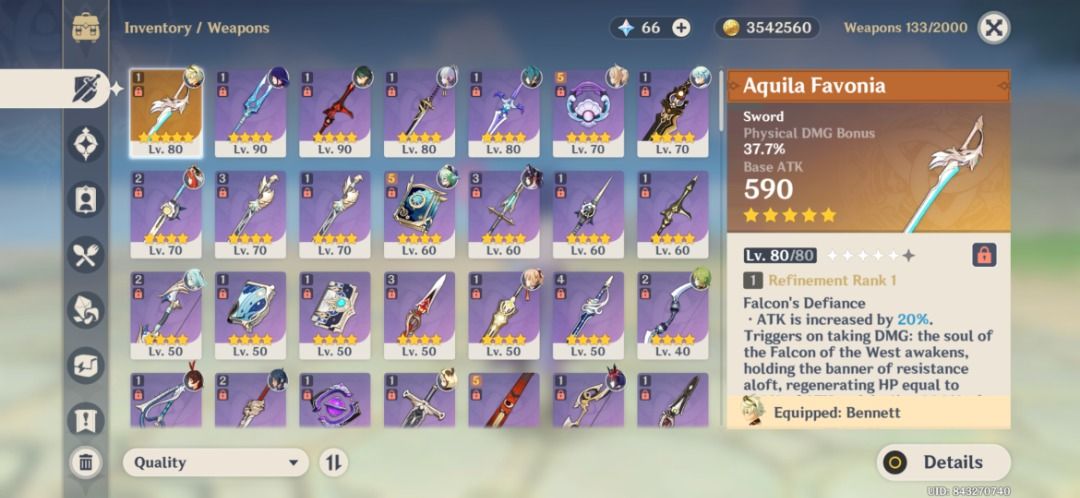Add Primogems with the plus button
Image resolution: width=1080 pixels, height=498 pixels.
tap(681, 28)
